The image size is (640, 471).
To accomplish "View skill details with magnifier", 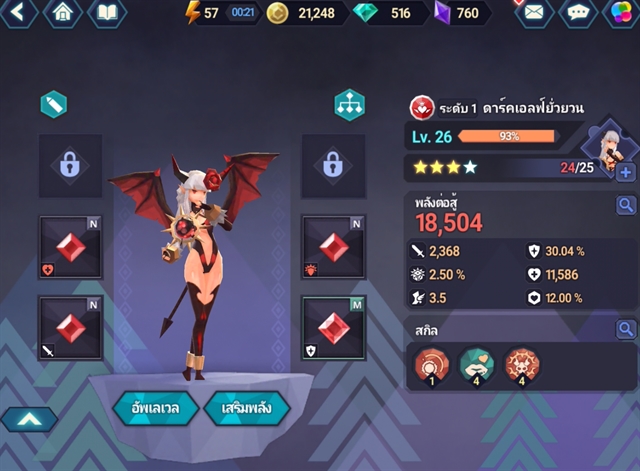I will [x=626, y=328].
